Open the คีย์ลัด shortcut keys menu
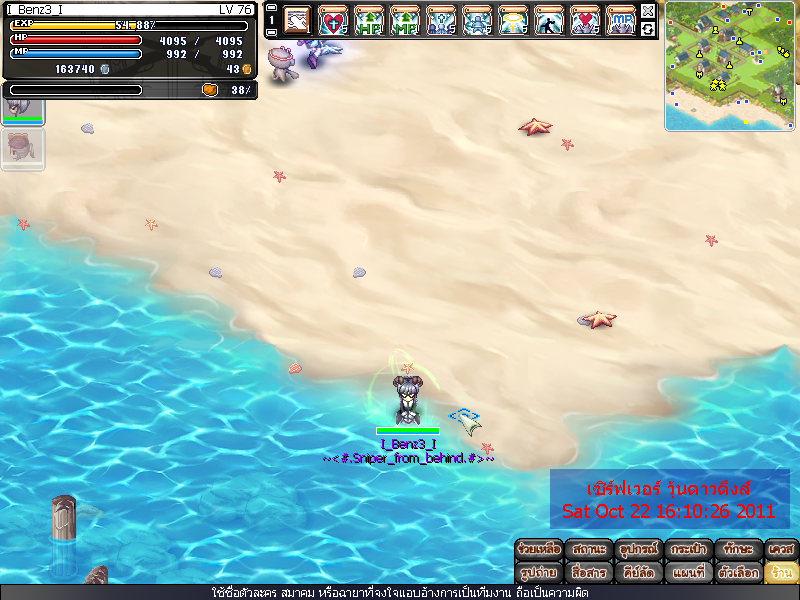Screen dimensions: 800x600 click(640, 573)
